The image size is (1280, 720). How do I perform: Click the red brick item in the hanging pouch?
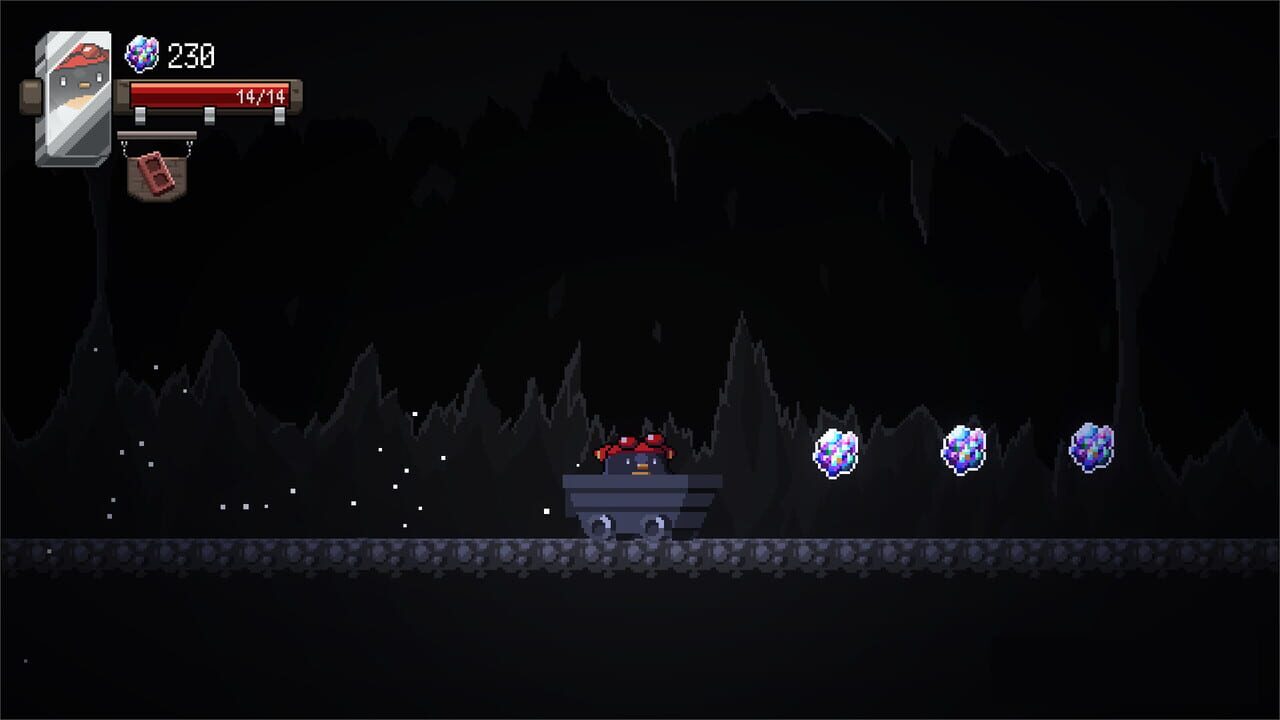[x=155, y=173]
